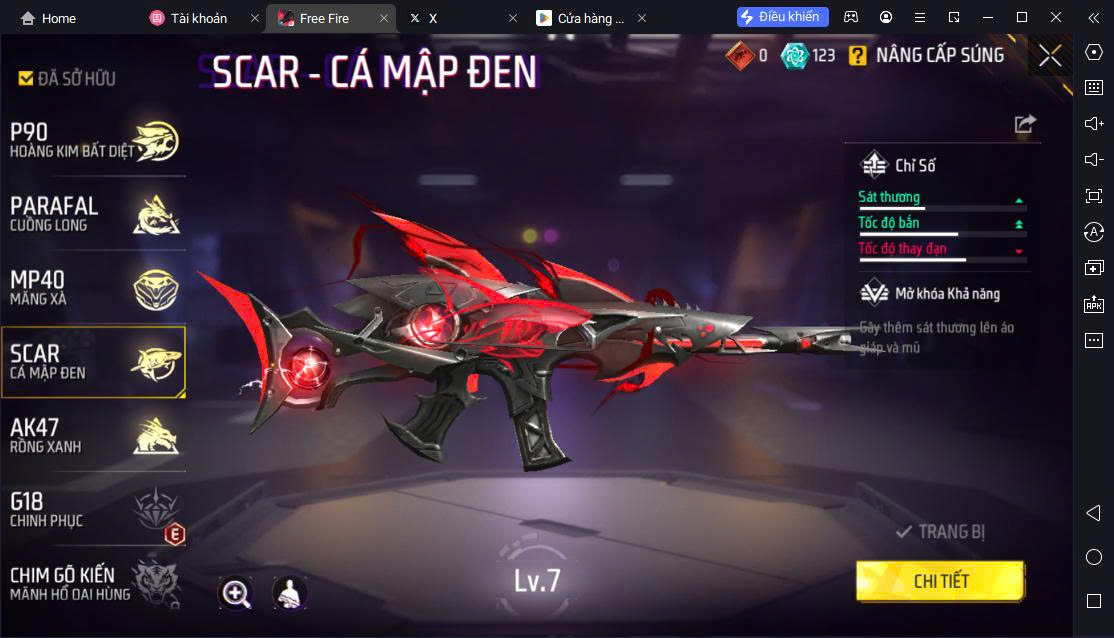Share the weapon using the arrow icon
Screen dimensions: 1114x638
(x=1025, y=124)
